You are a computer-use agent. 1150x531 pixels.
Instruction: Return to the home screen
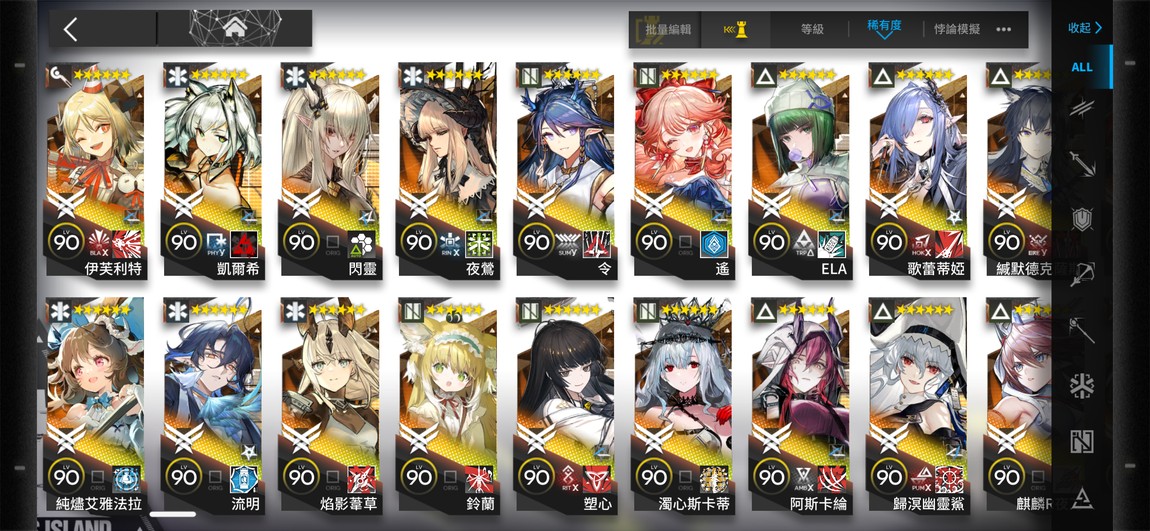point(236,28)
